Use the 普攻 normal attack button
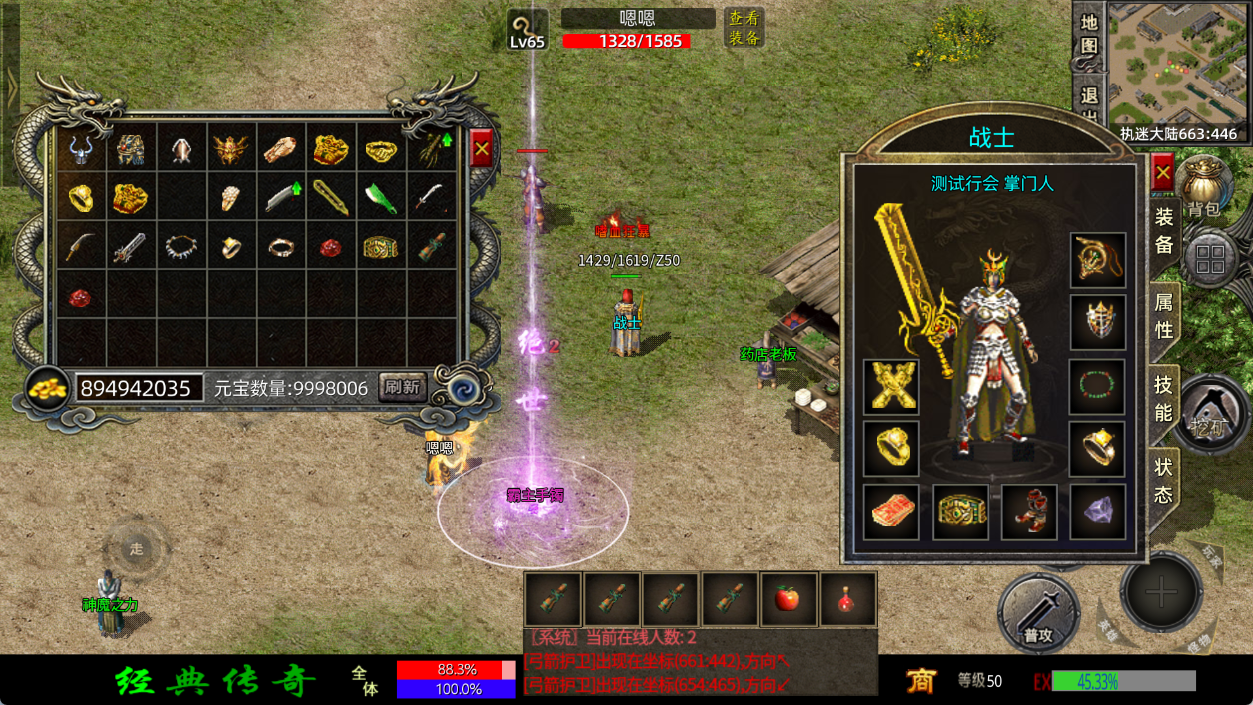Viewport: 1253px width, 705px height. coord(1038,610)
